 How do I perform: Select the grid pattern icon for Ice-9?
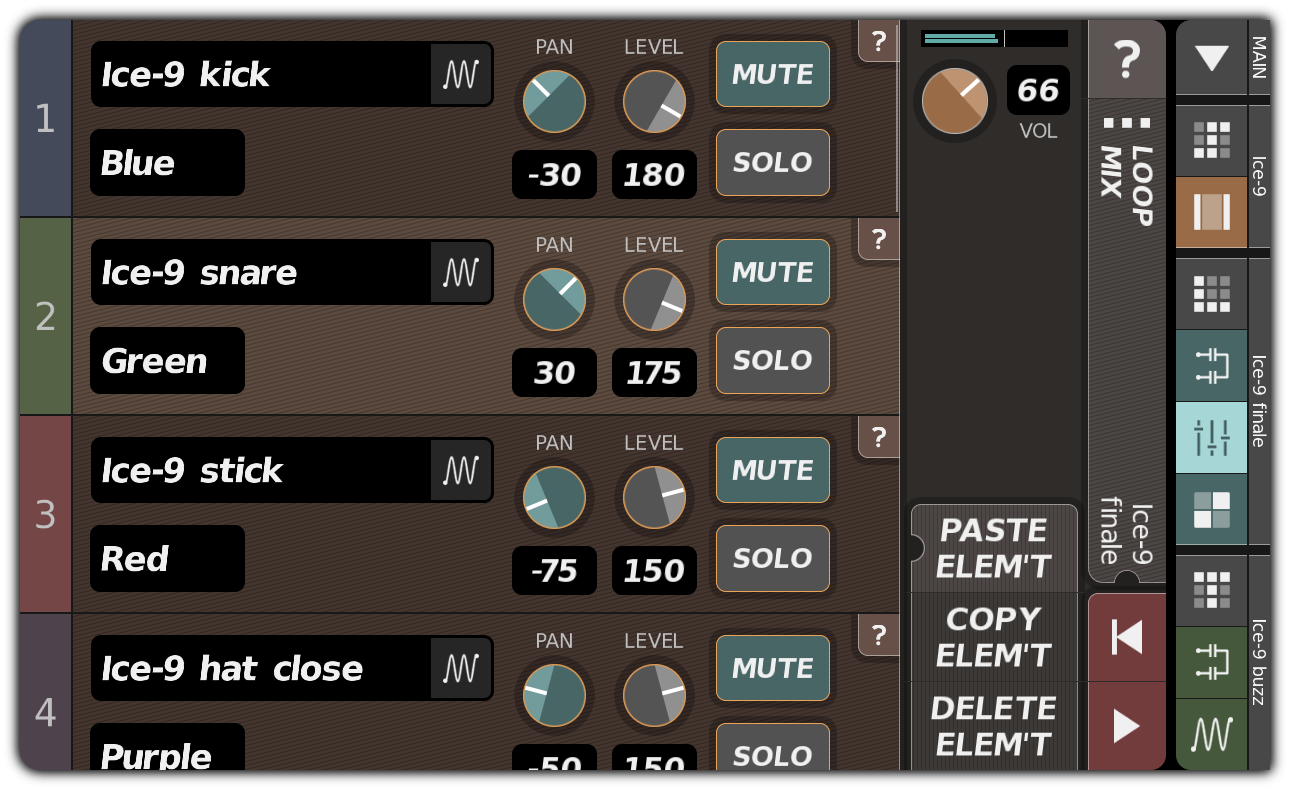[1211, 140]
